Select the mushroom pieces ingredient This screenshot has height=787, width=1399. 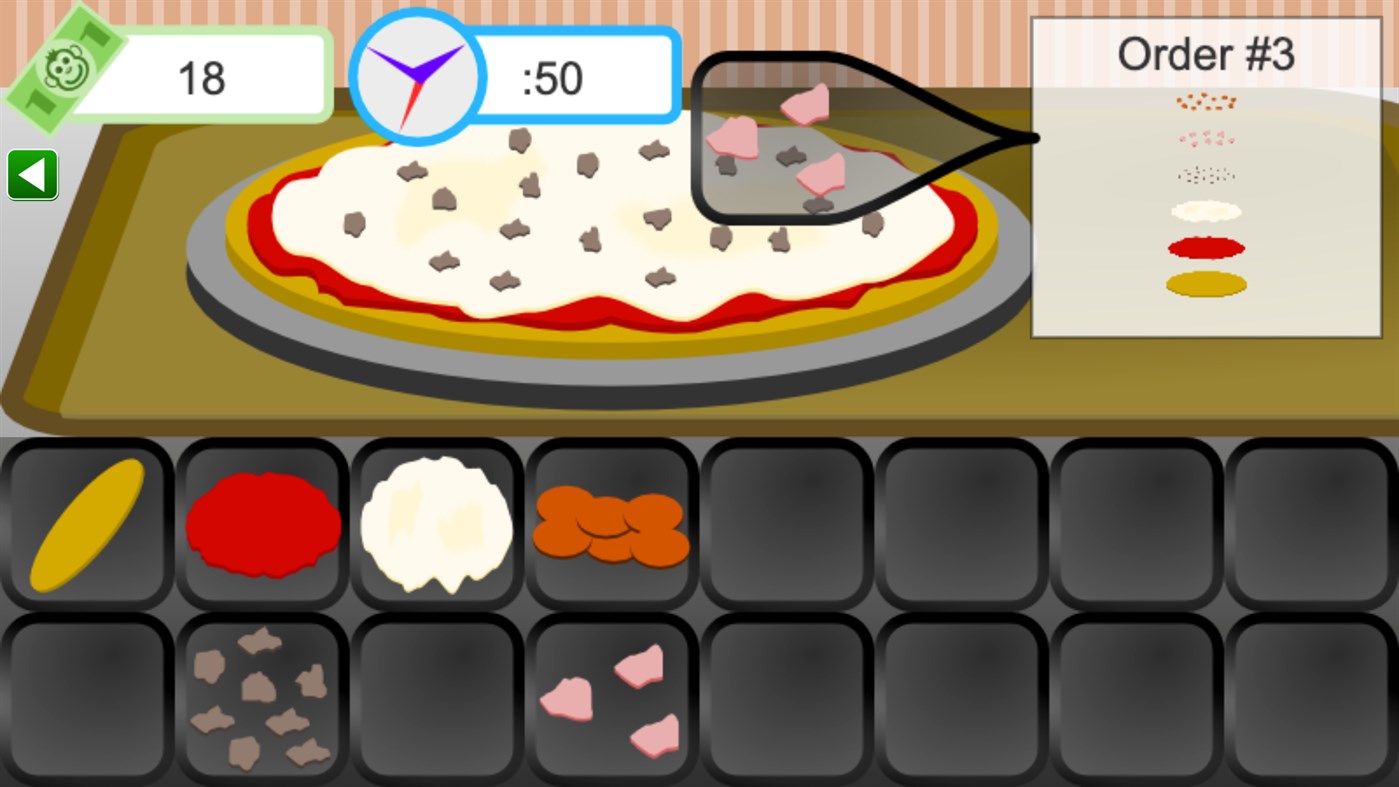(261, 697)
